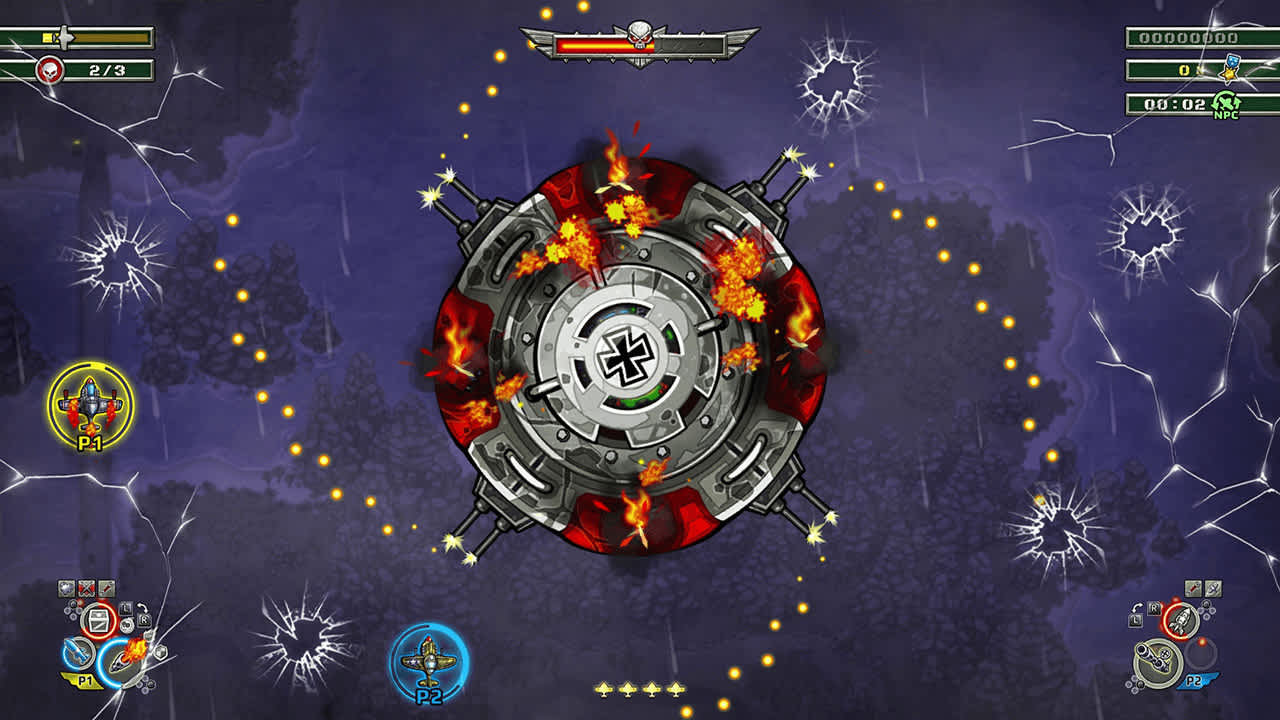This screenshot has height=720, width=1280.
Task: Click the four-plane lives indicator bottom center
Action: (x=640, y=690)
